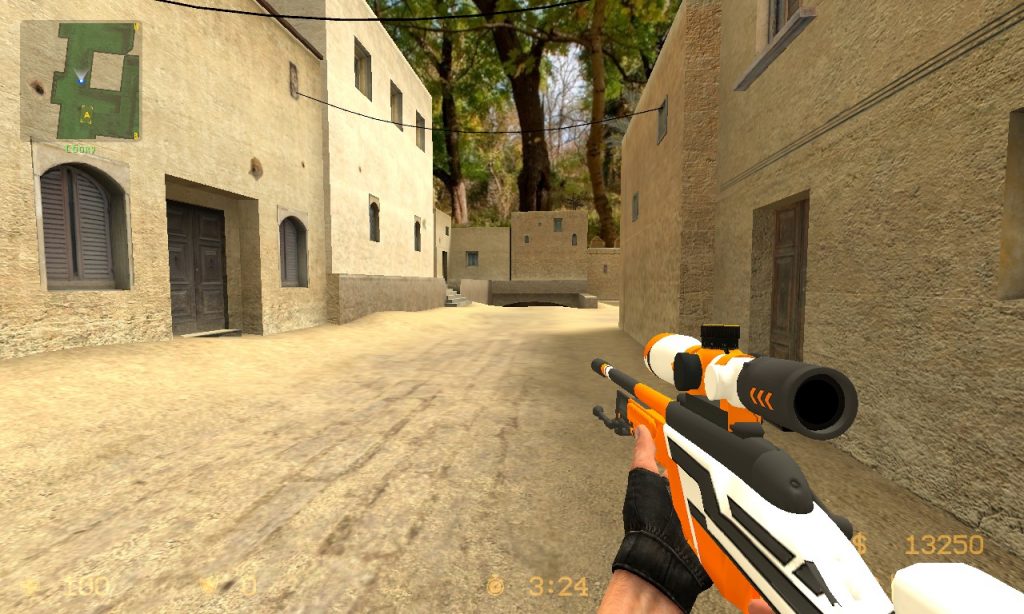Screen dimensions: 1024x614
Task: Select the bombsite A marker on the radar
Action: pos(87,115)
